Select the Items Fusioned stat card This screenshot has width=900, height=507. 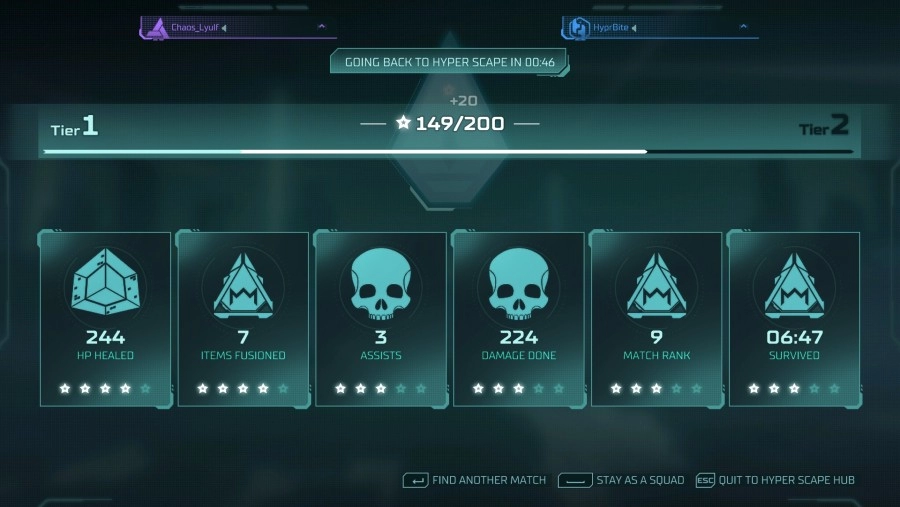pyautogui.click(x=243, y=318)
